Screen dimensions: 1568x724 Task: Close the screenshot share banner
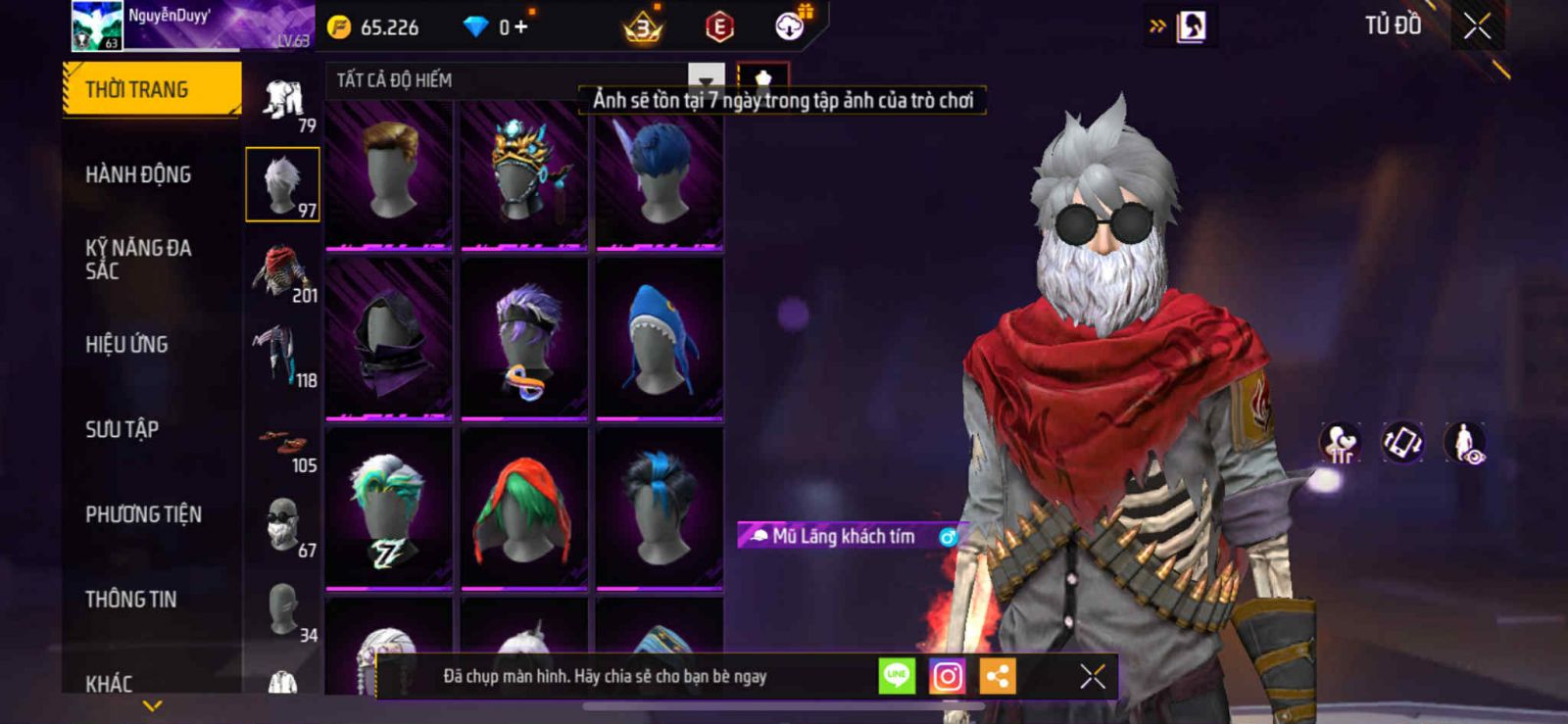[x=1093, y=676]
